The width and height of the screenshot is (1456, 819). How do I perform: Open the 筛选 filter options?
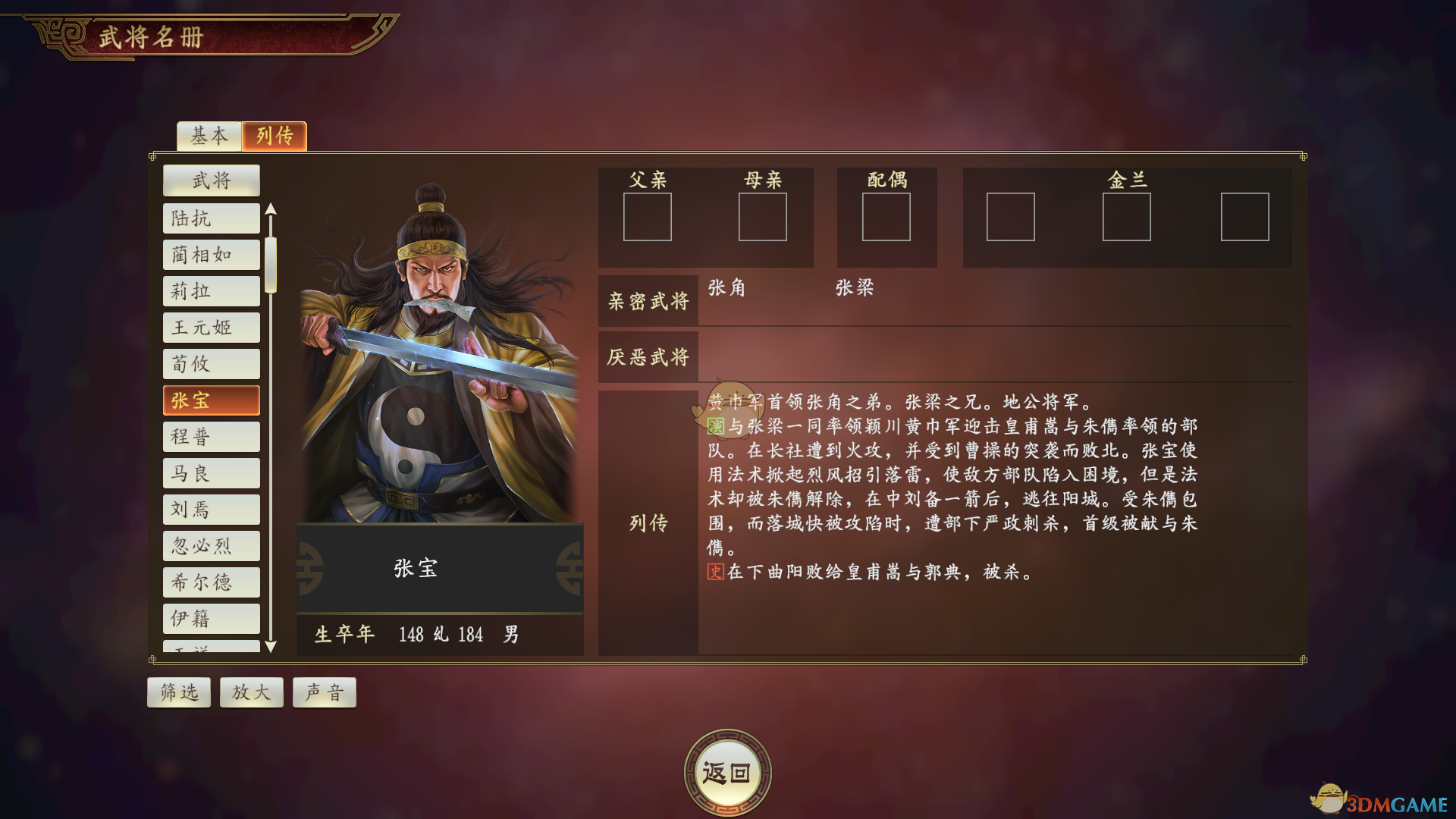click(x=178, y=692)
